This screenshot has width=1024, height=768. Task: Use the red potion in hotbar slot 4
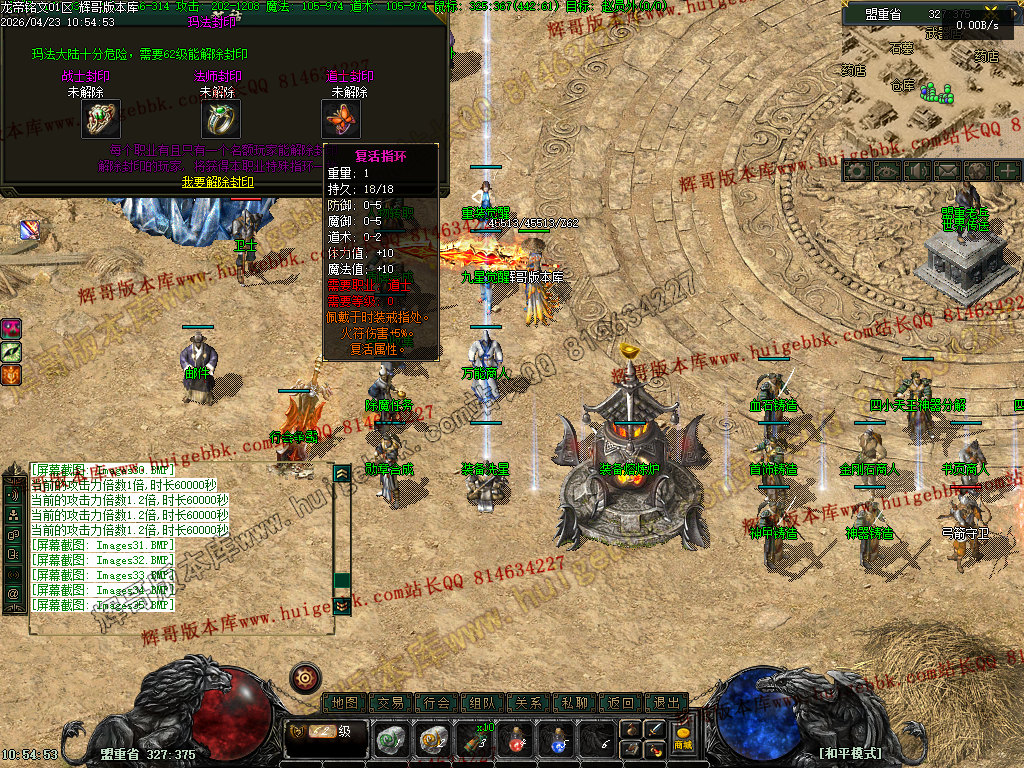tap(515, 740)
